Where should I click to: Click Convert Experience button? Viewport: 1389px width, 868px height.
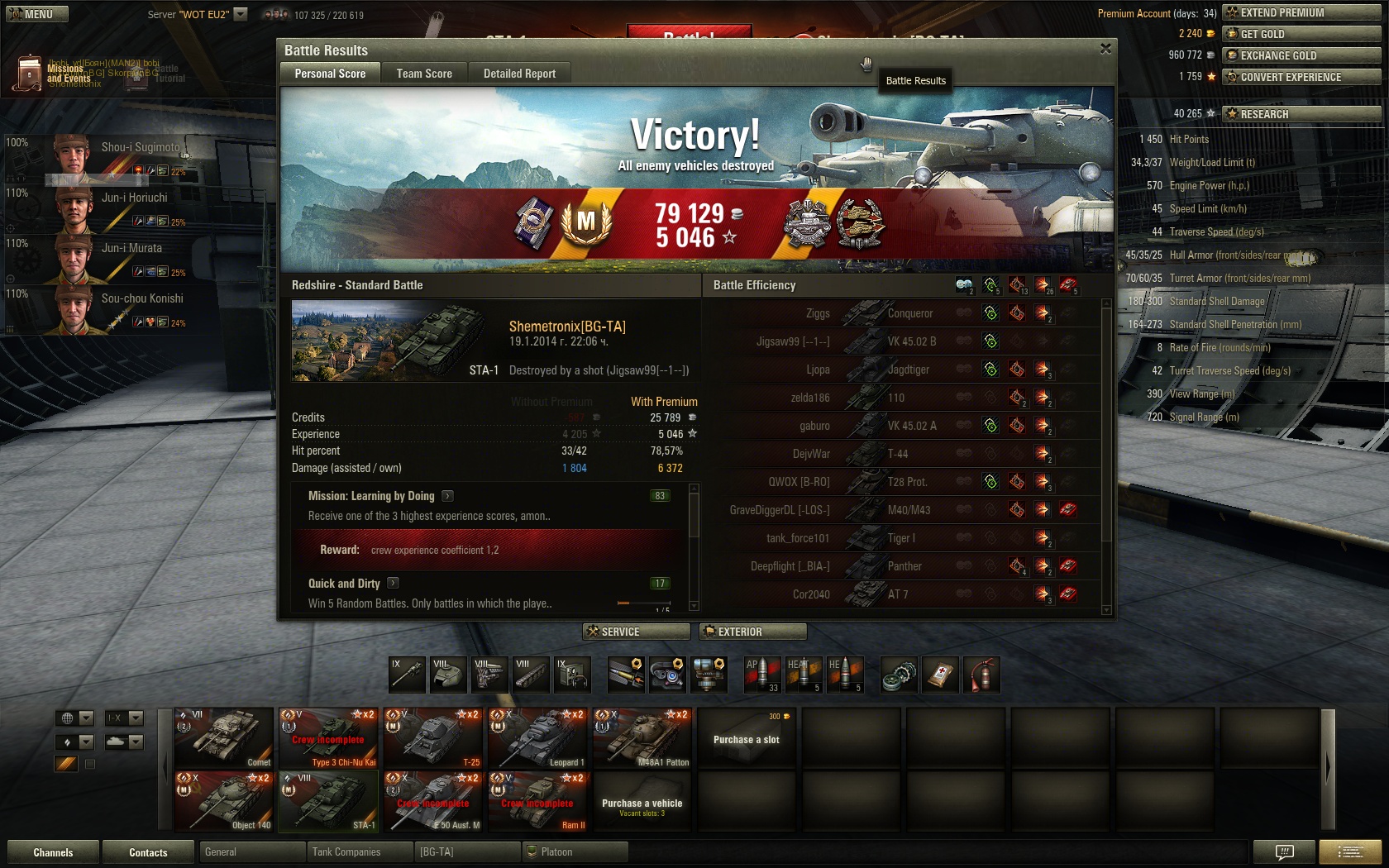click(x=1301, y=77)
